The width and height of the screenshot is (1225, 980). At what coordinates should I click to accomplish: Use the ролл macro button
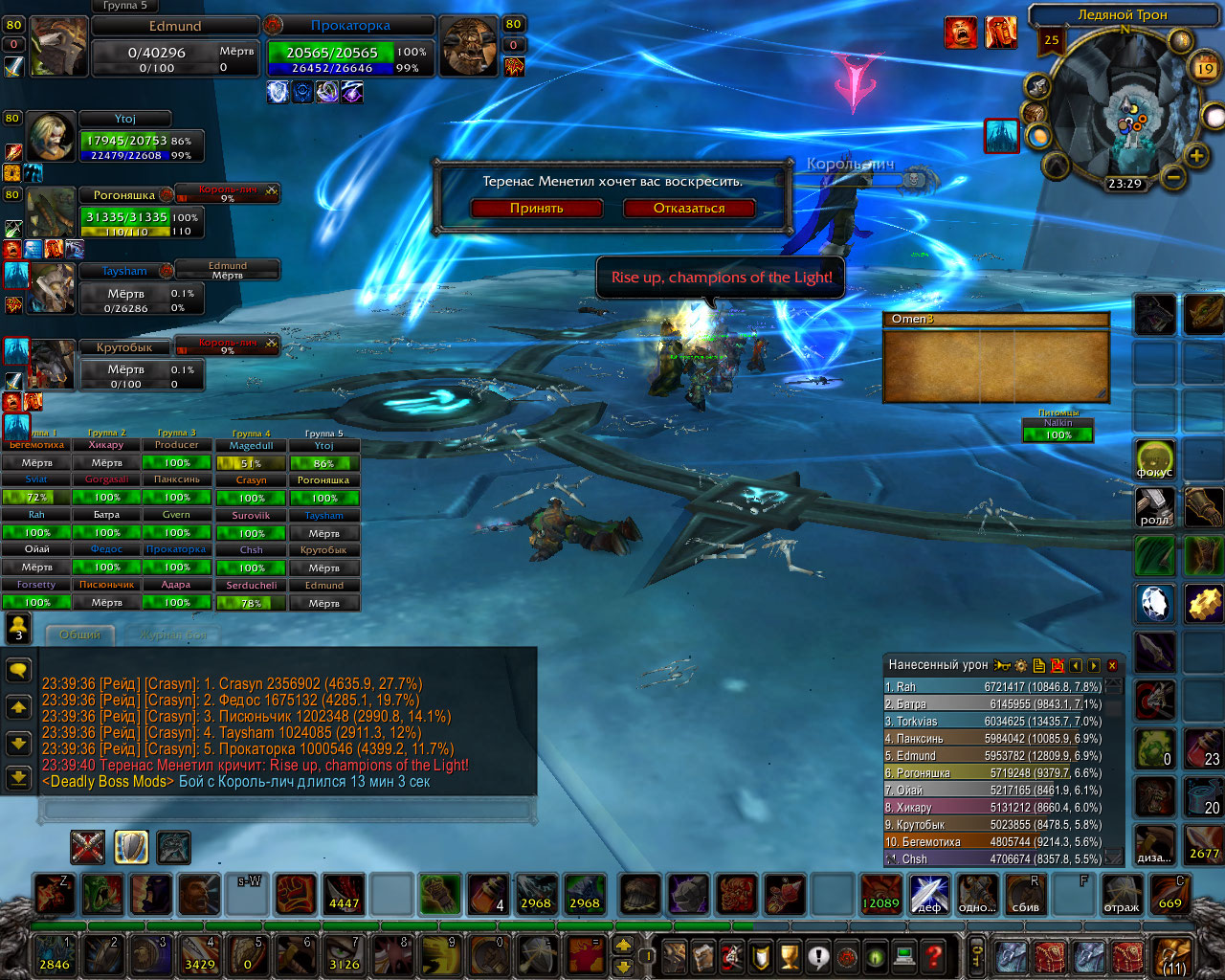pos(1155,507)
